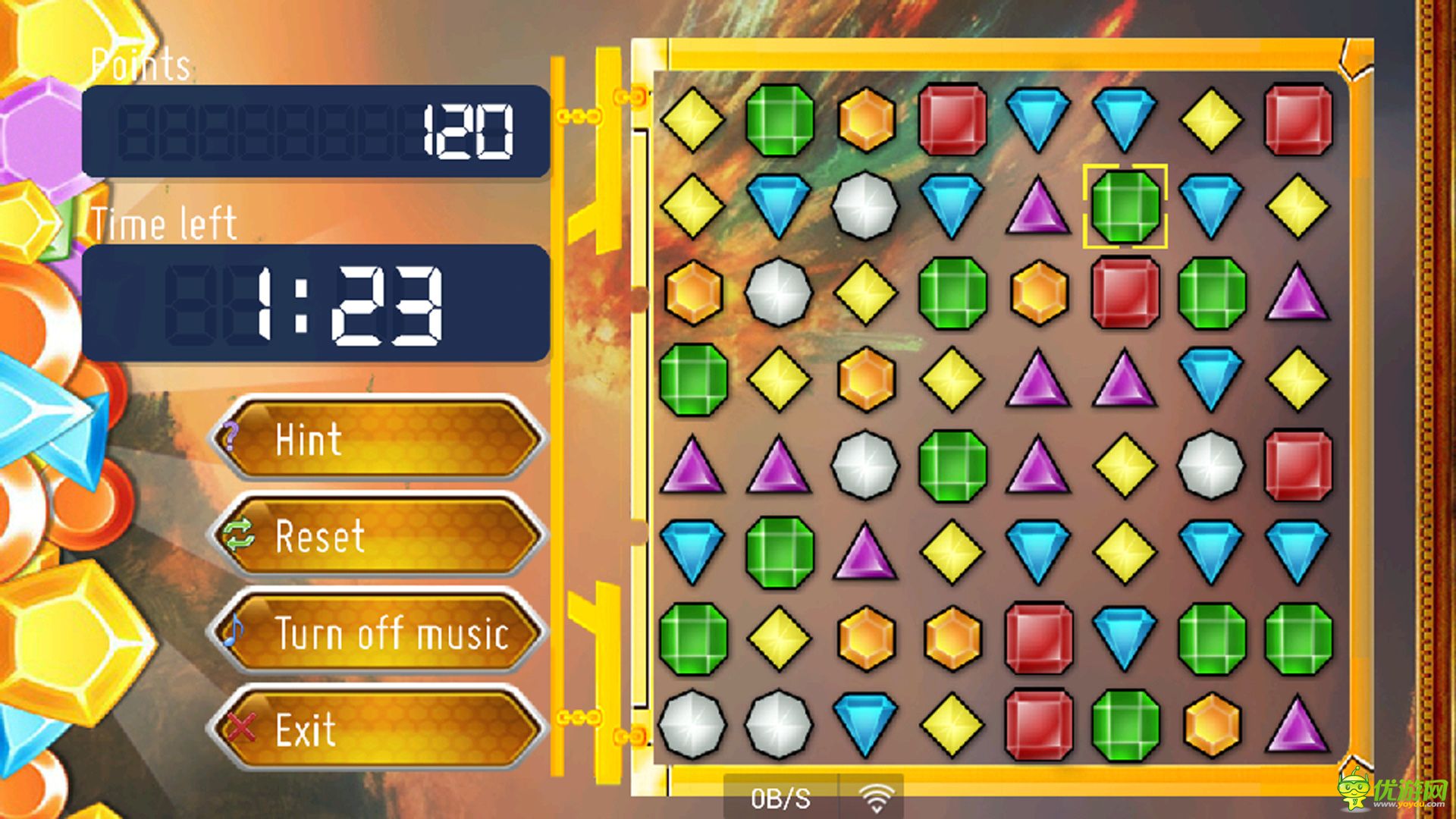Tap the yellow diamond in the board's top-left corner
Viewport: 1456px width, 819px height.
[x=692, y=120]
